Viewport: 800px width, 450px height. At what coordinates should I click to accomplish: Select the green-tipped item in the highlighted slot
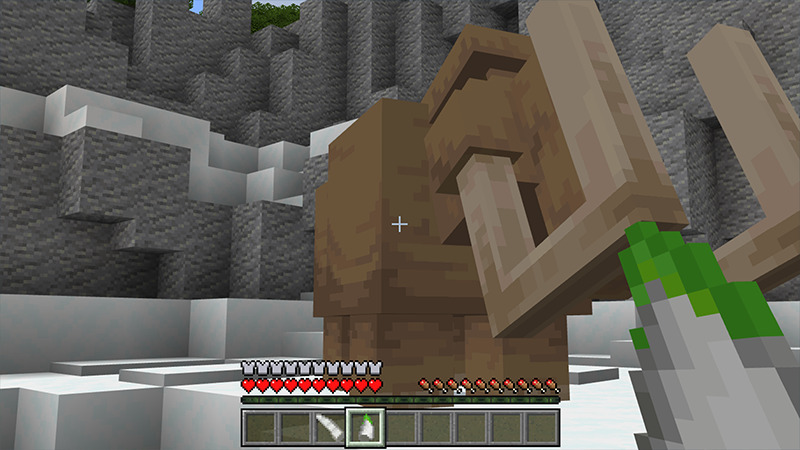(364, 427)
